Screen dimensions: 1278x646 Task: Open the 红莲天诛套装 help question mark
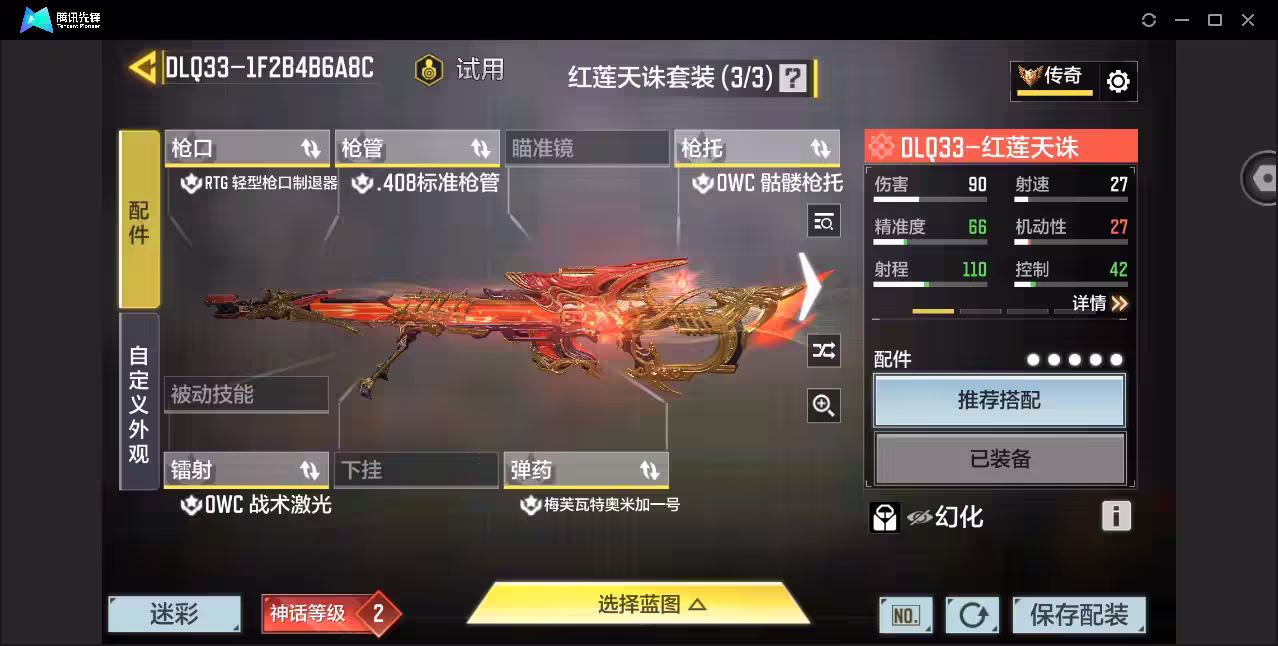tap(792, 78)
